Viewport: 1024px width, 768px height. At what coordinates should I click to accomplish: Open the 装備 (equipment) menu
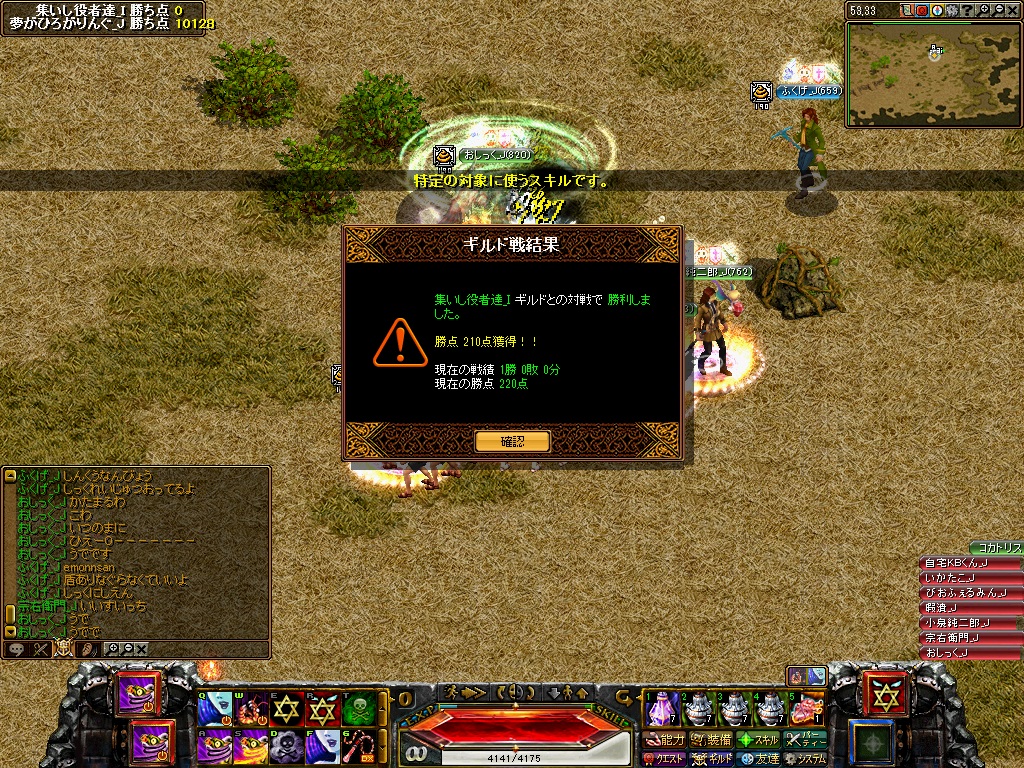[x=712, y=740]
